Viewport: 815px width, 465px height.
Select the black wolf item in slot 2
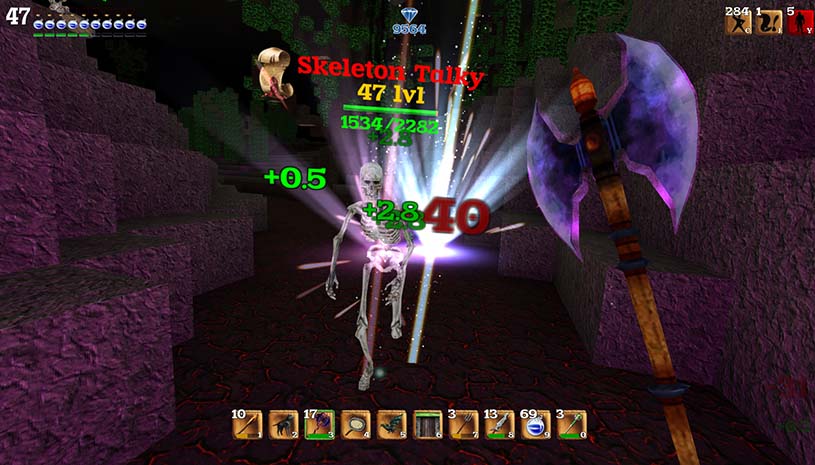(284, 425)
